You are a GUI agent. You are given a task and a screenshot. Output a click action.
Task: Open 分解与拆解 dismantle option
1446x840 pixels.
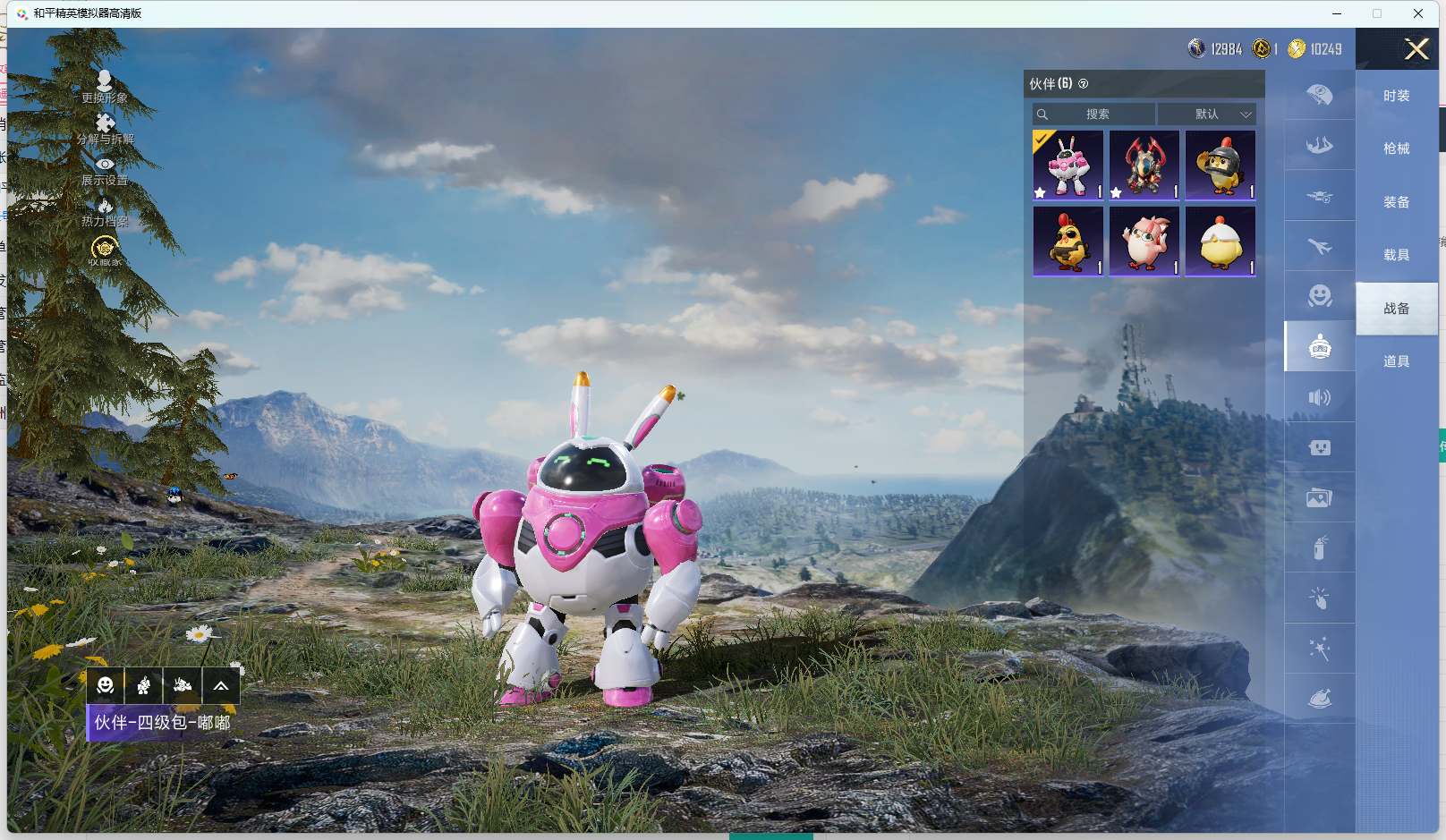click(105, 128)
